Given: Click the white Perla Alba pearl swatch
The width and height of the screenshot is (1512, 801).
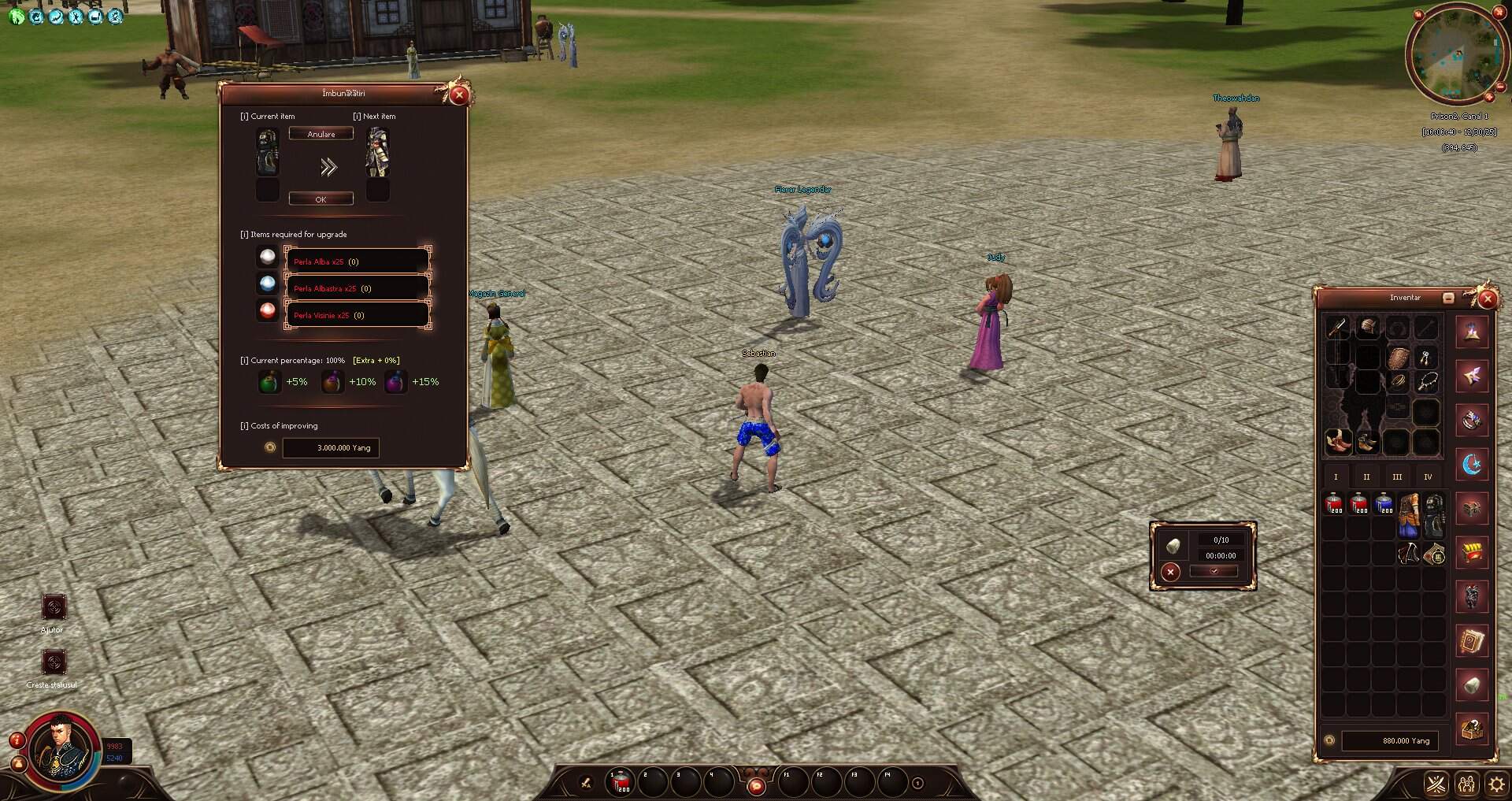Looking at the screenshot, I should (x=267, y=257).
